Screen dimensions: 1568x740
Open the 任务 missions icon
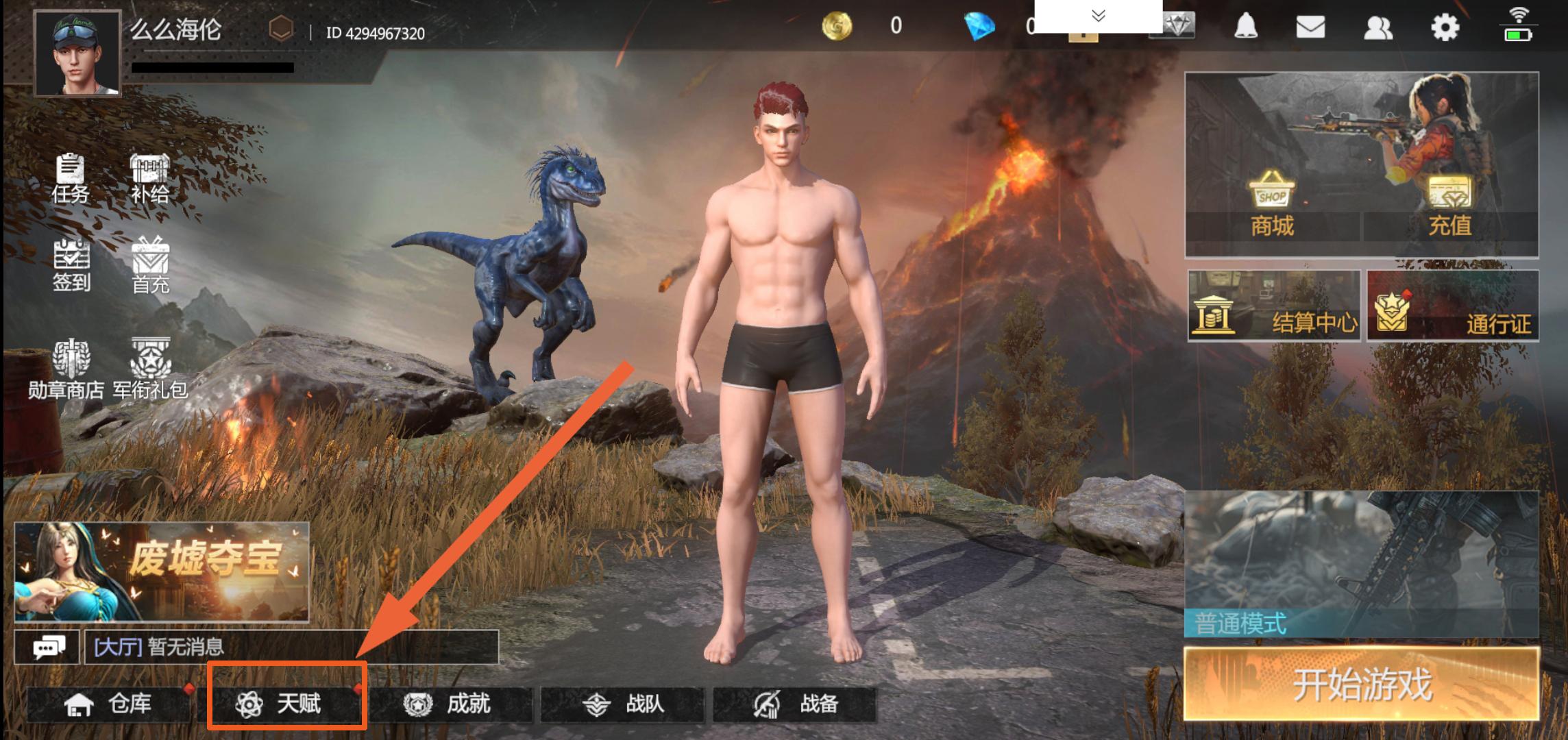tap(70, 178)
